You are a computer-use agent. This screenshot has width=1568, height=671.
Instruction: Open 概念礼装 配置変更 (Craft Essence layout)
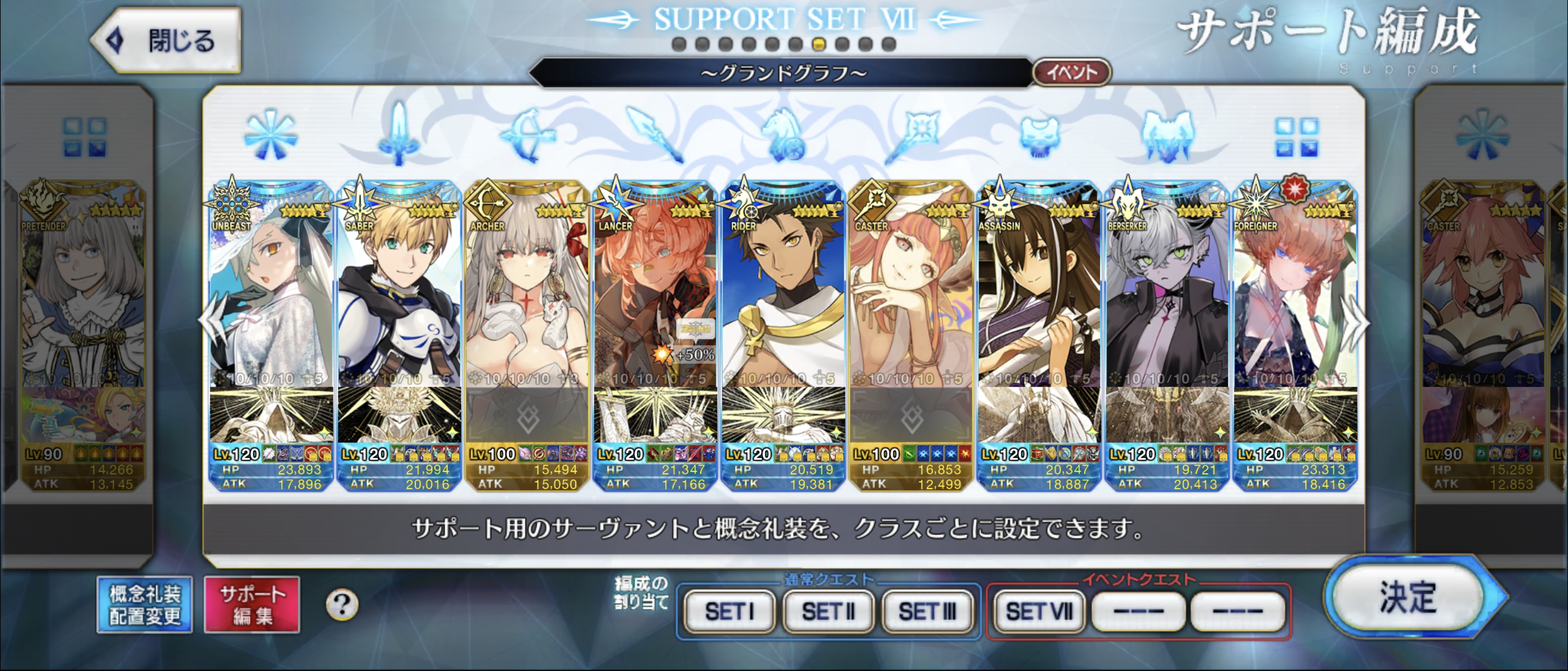click(x=145, y=605)
